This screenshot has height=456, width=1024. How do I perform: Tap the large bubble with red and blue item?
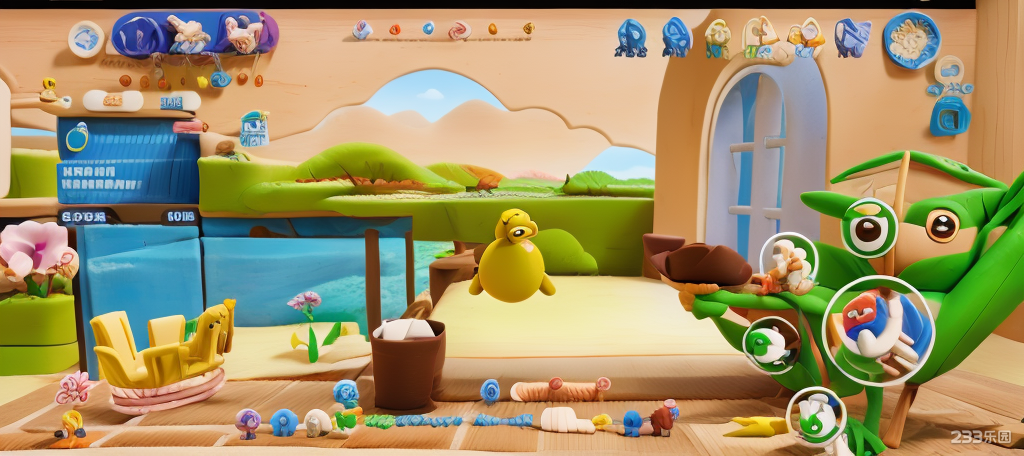point(878,331)
